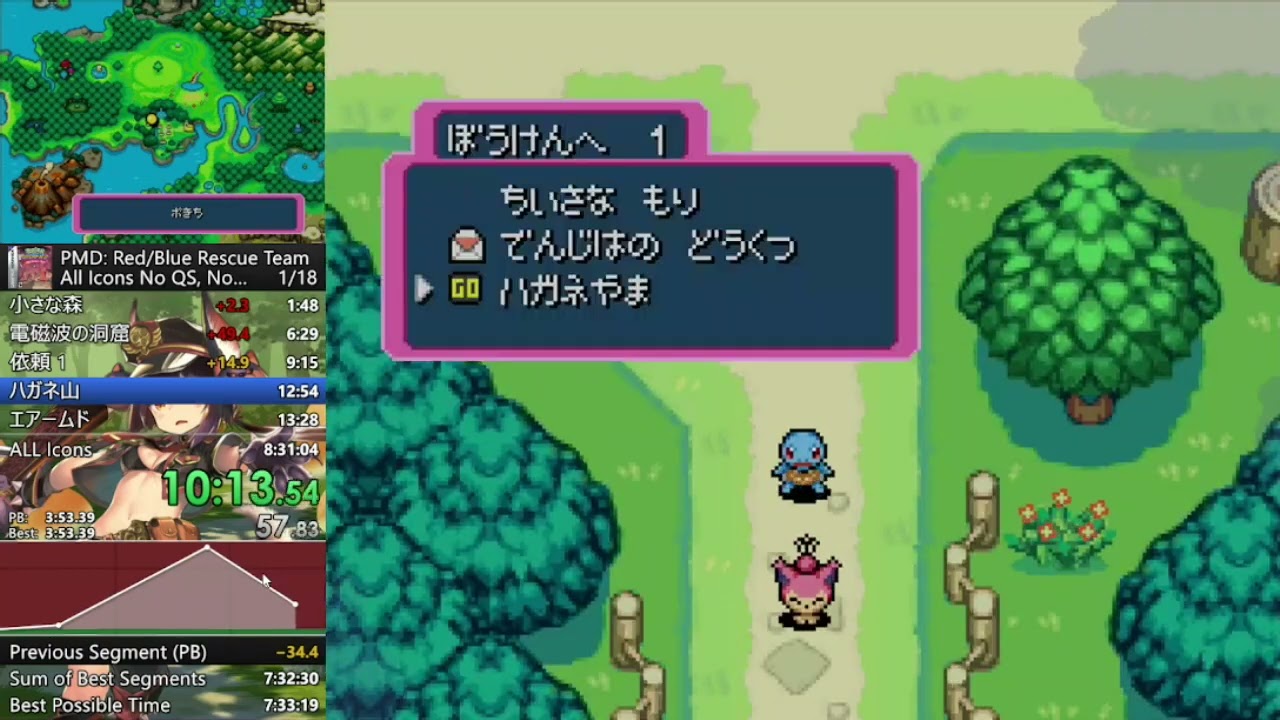The image size is (1280, 720).
Task: Click the ポキち location banner on the map
Action: tap(186, 214)
